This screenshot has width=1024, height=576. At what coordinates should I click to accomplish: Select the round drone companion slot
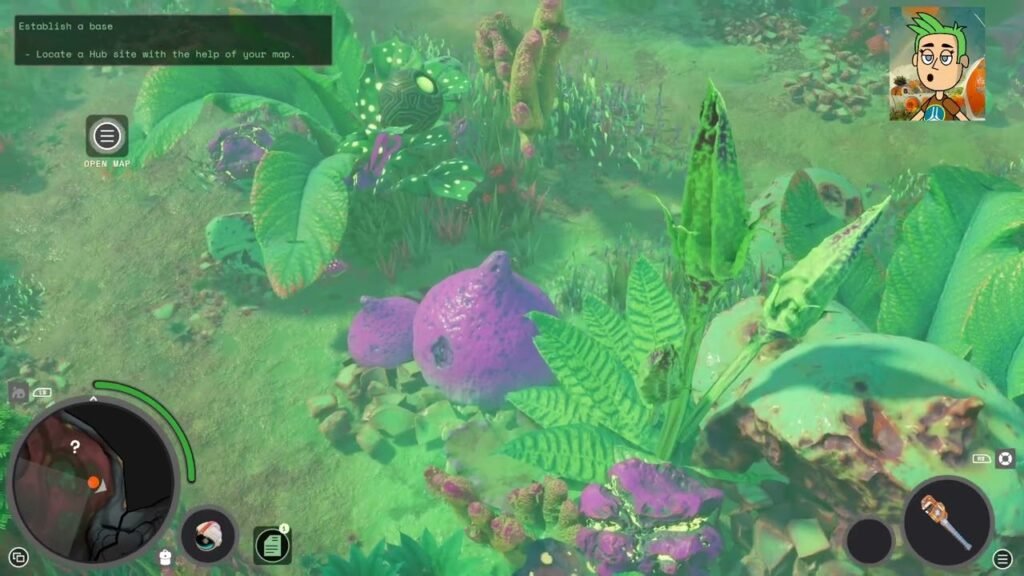point(209,535)
